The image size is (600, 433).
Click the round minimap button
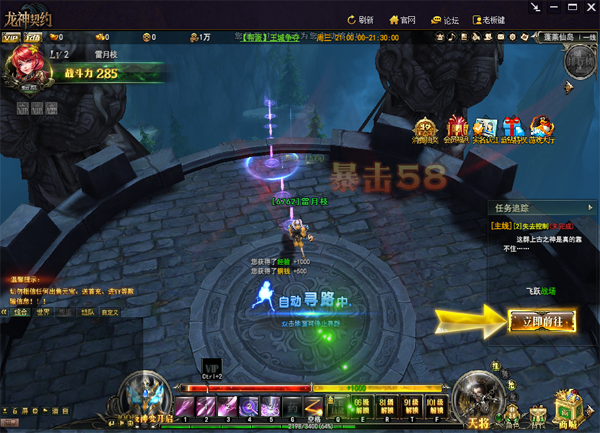coord(579,60)
